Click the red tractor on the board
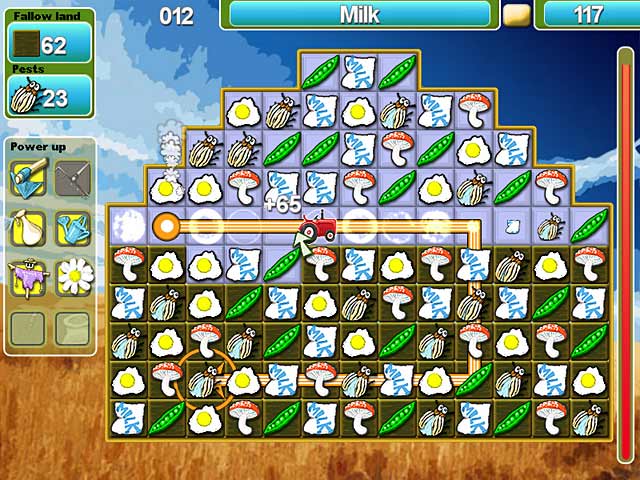 coord(320,227)
